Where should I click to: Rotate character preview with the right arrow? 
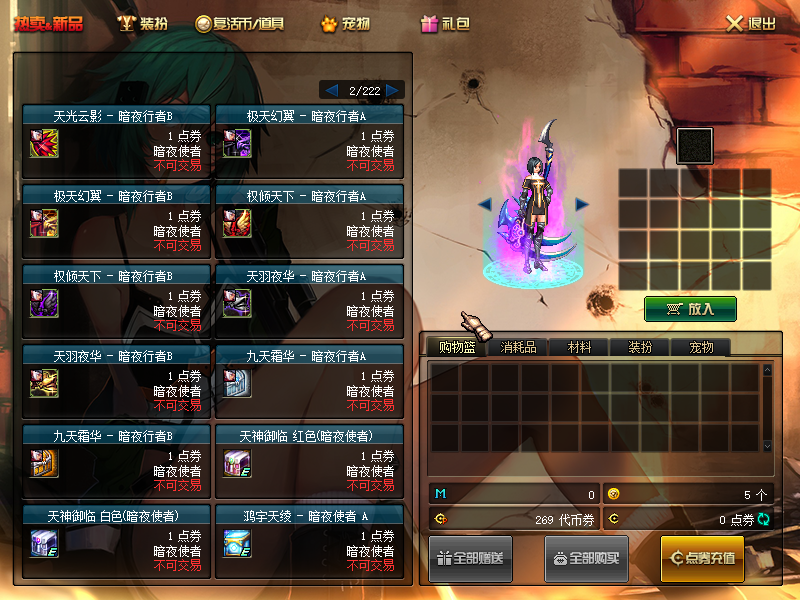pos(582,204)
